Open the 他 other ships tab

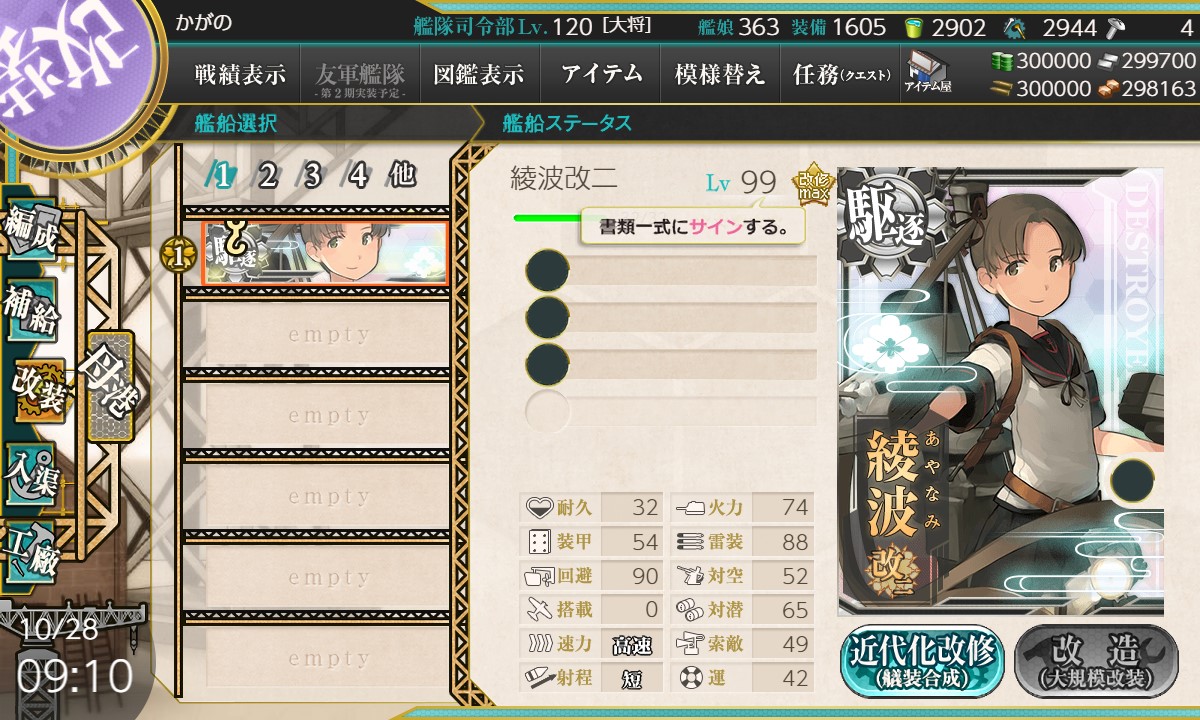tap(402, 176)
